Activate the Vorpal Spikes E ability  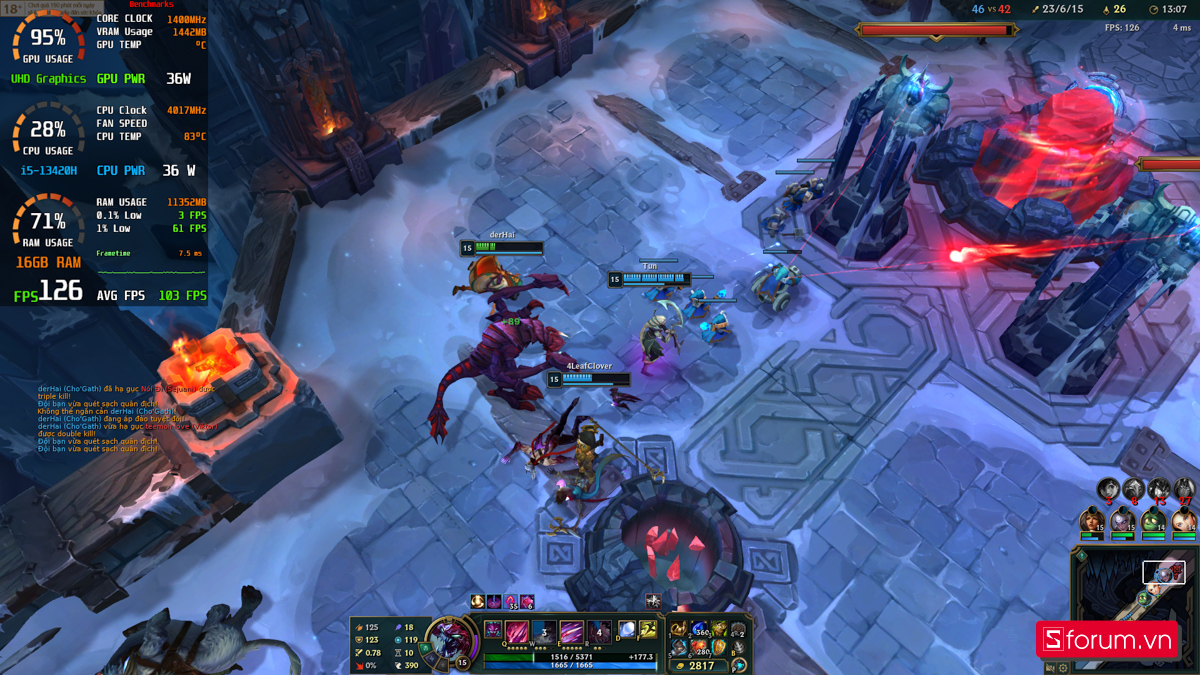tap(570, 632)
